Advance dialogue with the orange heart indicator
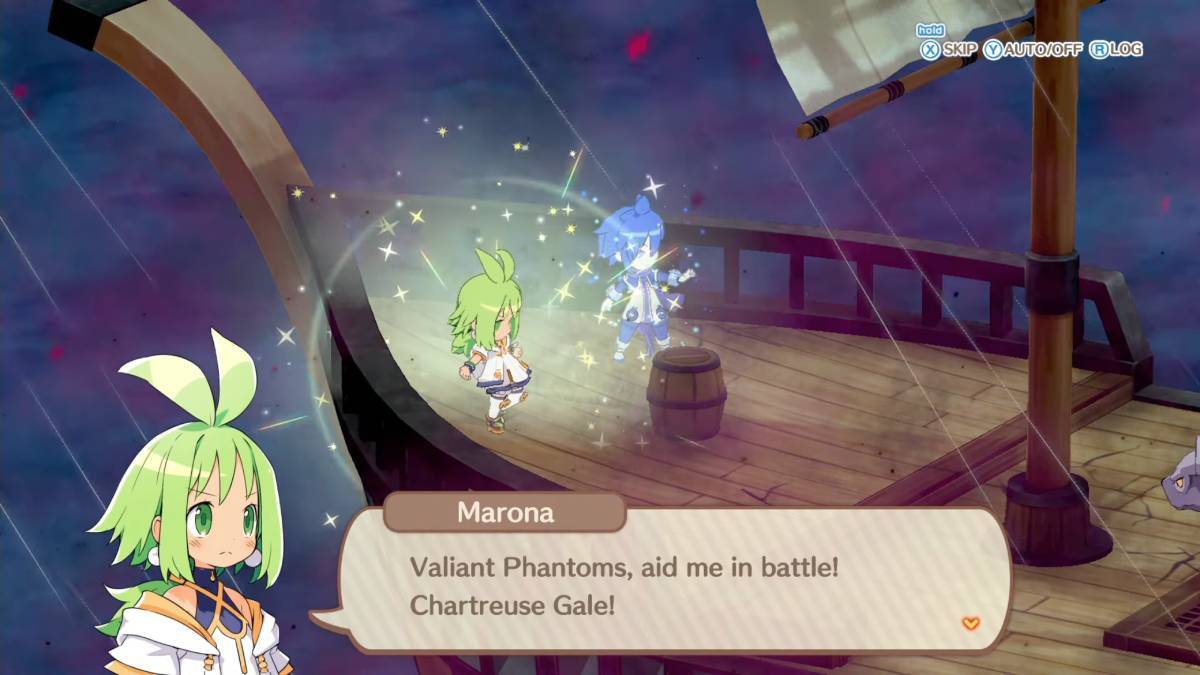The width and height of the screenshot is (1200, 675). click(970, 623)
